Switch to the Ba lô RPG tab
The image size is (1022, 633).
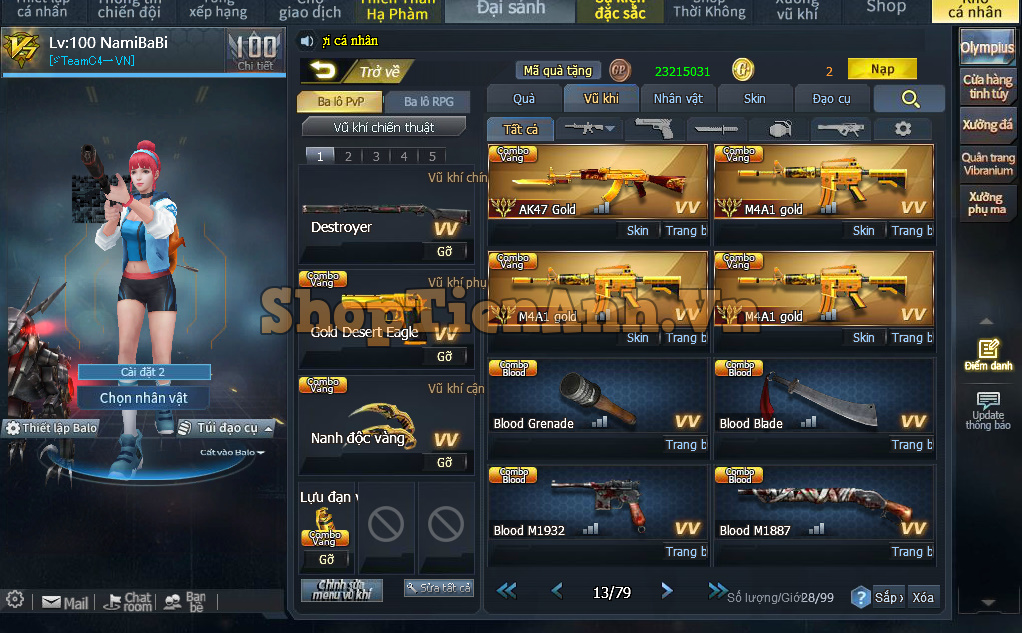pyautogui.click(x=429, y=102)
